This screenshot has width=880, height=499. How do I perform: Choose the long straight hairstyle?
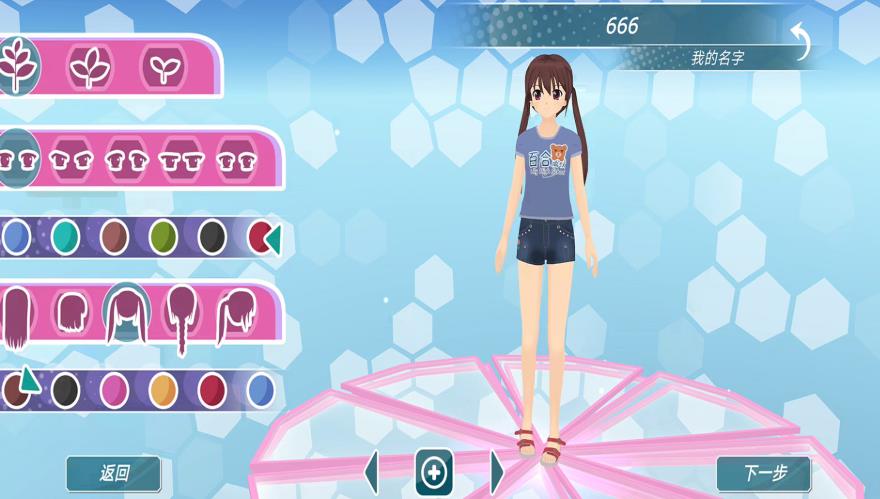(x=16, y=318)
